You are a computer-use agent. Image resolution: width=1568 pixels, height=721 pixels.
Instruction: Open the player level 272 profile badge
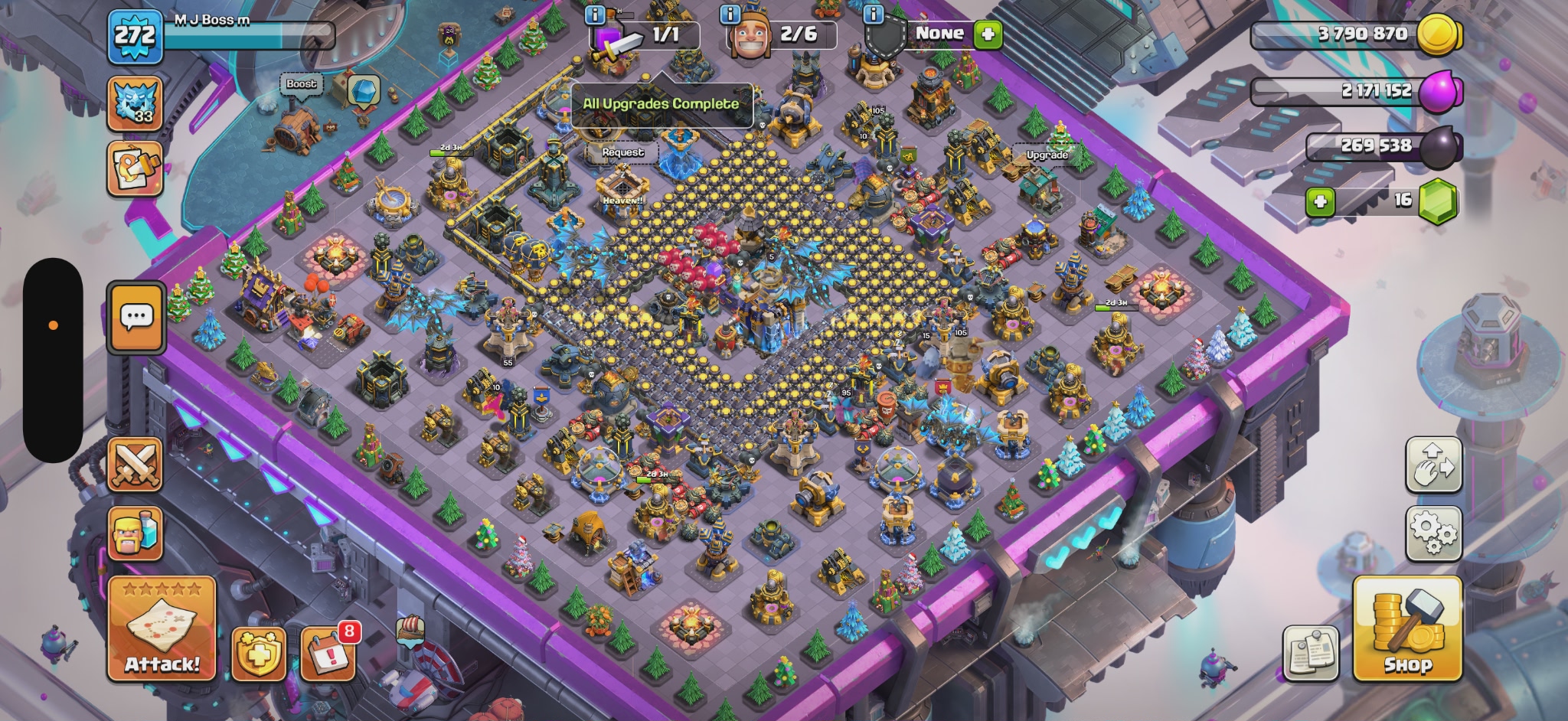136,36
